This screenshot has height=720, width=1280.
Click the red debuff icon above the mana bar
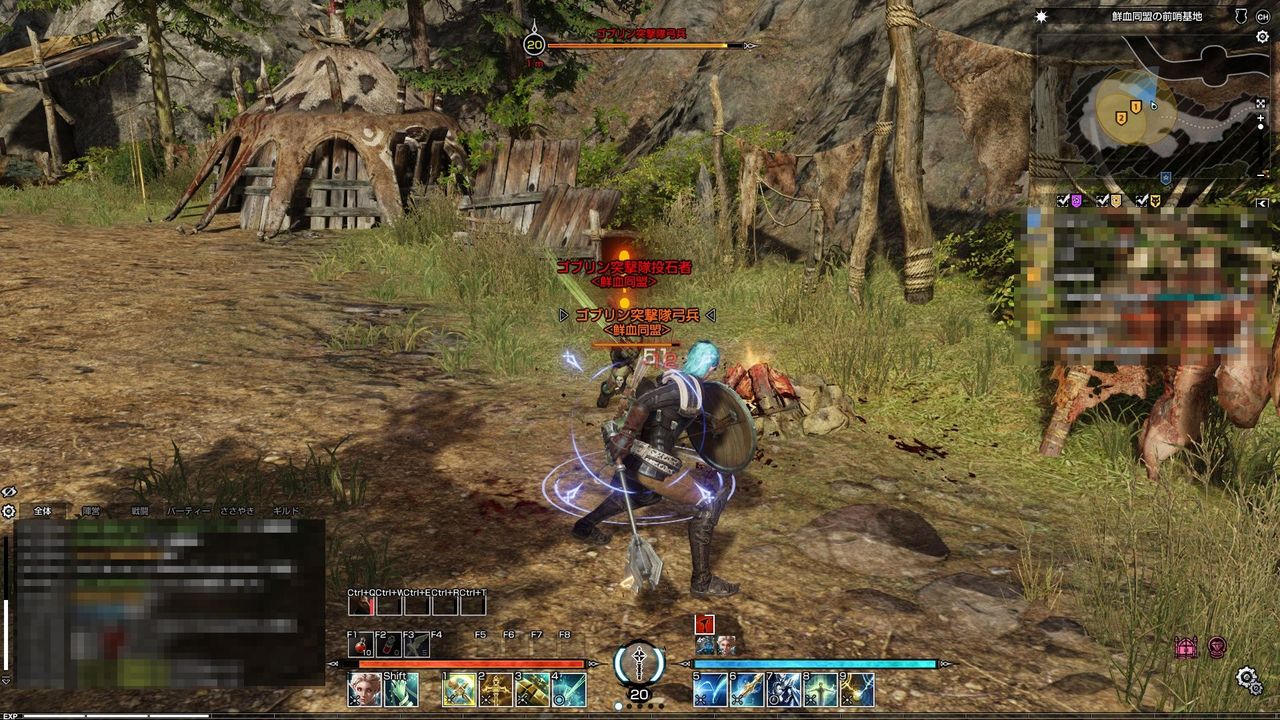point(704,625)
